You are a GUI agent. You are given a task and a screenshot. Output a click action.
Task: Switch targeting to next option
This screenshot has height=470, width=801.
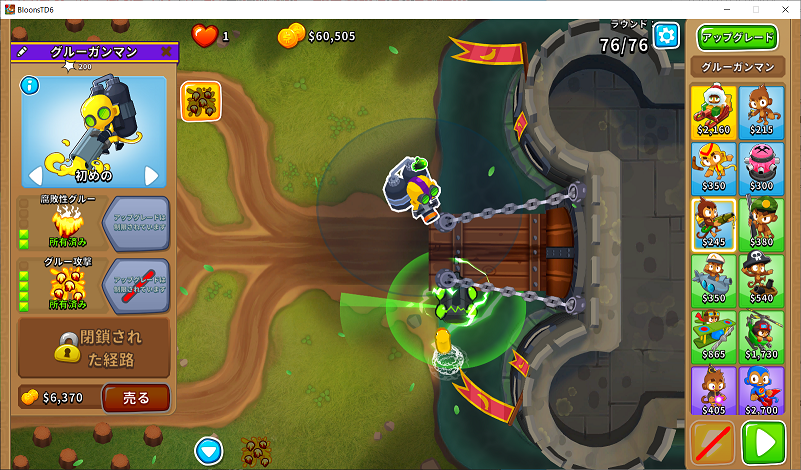tap(152, 176)
